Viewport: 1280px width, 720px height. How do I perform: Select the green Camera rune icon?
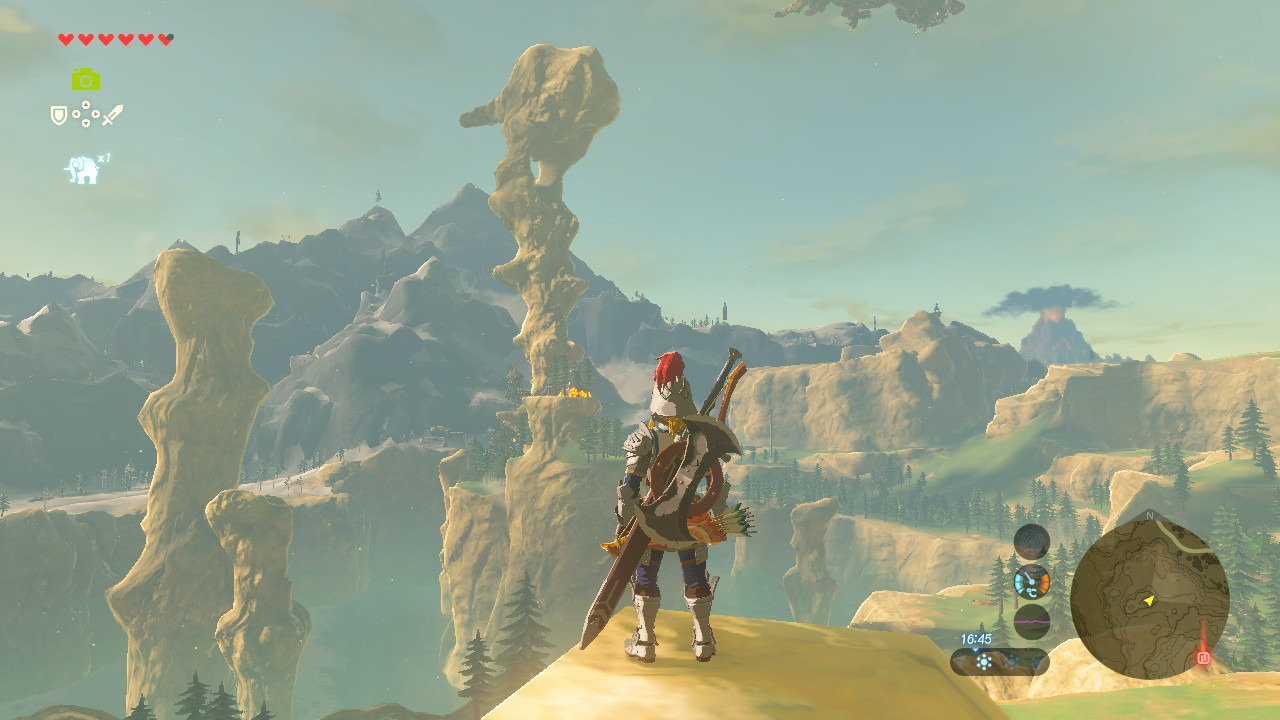[86, 80]
